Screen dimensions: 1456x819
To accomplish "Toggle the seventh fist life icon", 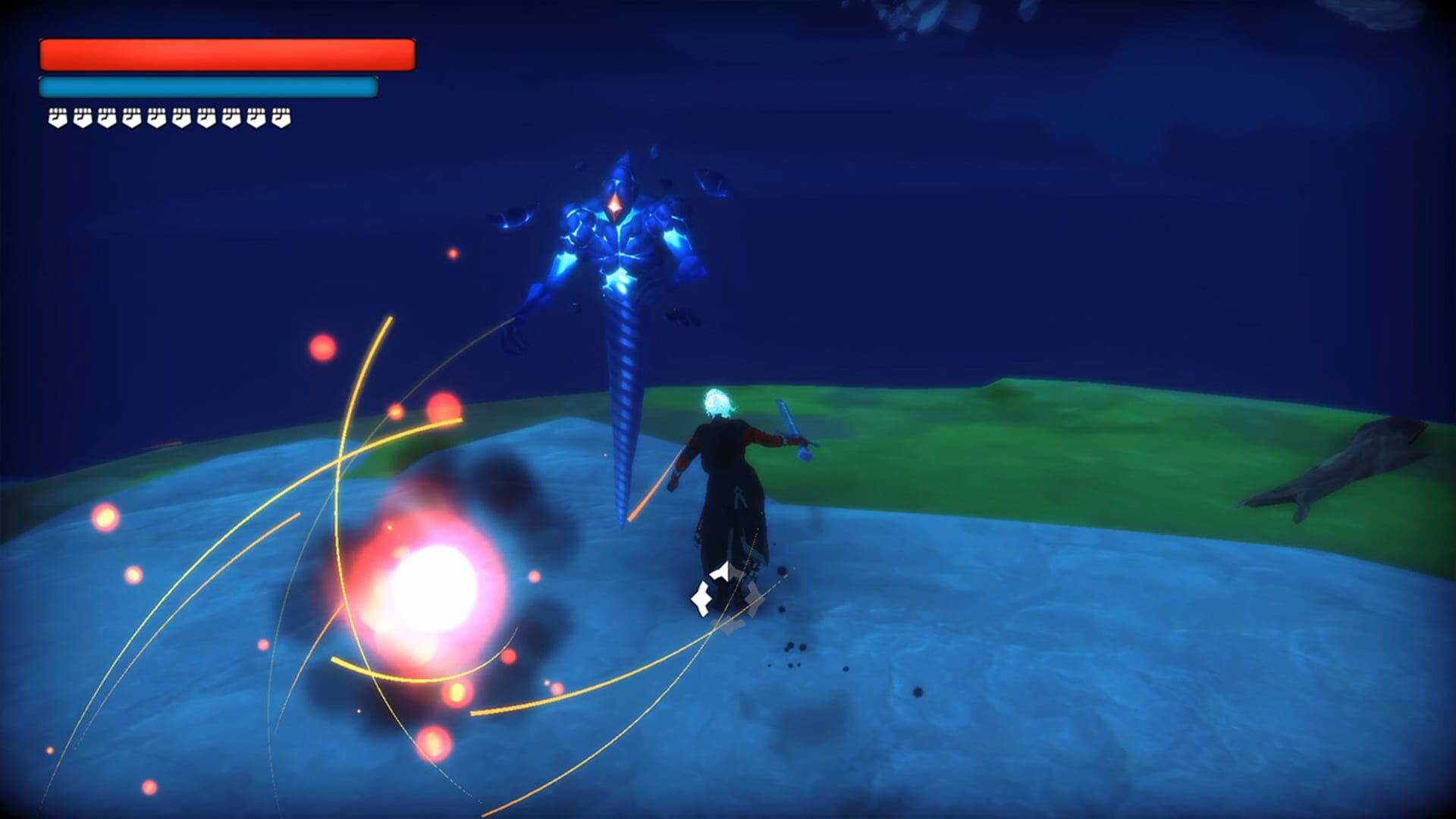I will 206,118.
